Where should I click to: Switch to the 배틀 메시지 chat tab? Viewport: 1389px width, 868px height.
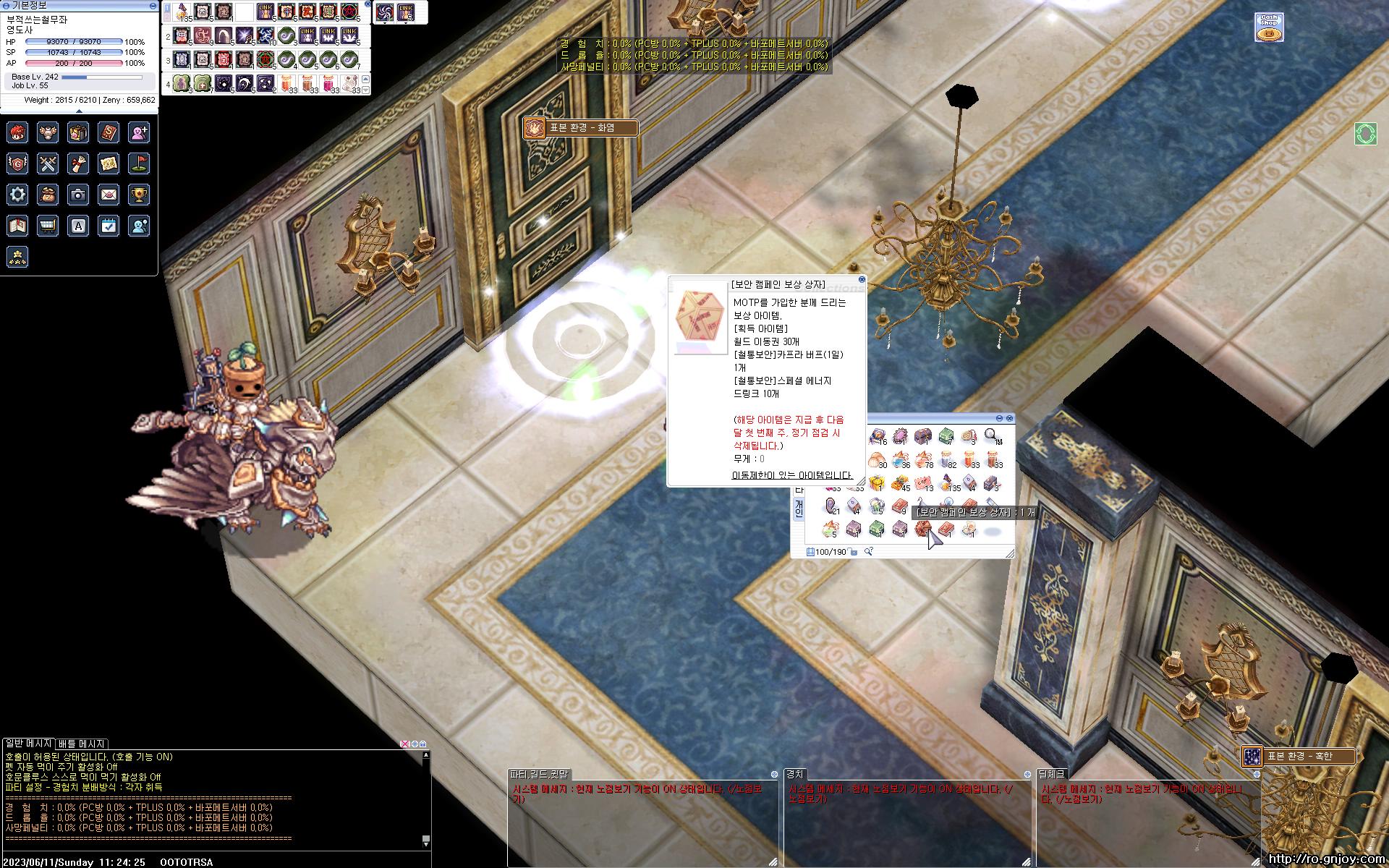click(x=82, y=744)
